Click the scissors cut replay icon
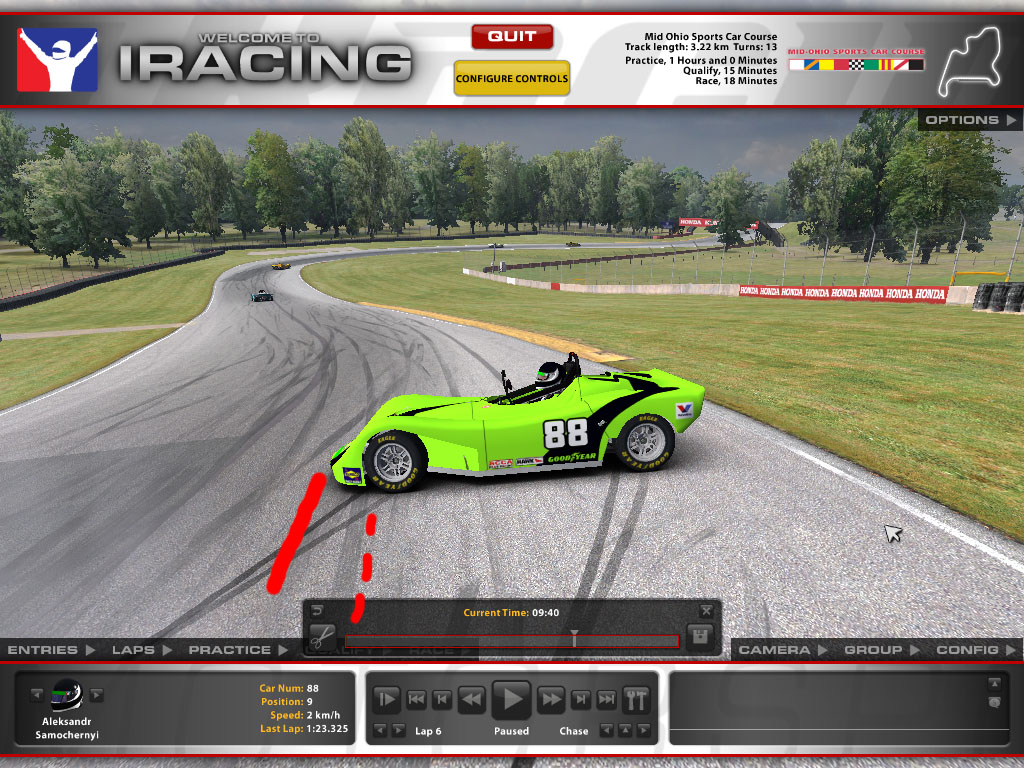1024x768 pixels. pos(321,637)
